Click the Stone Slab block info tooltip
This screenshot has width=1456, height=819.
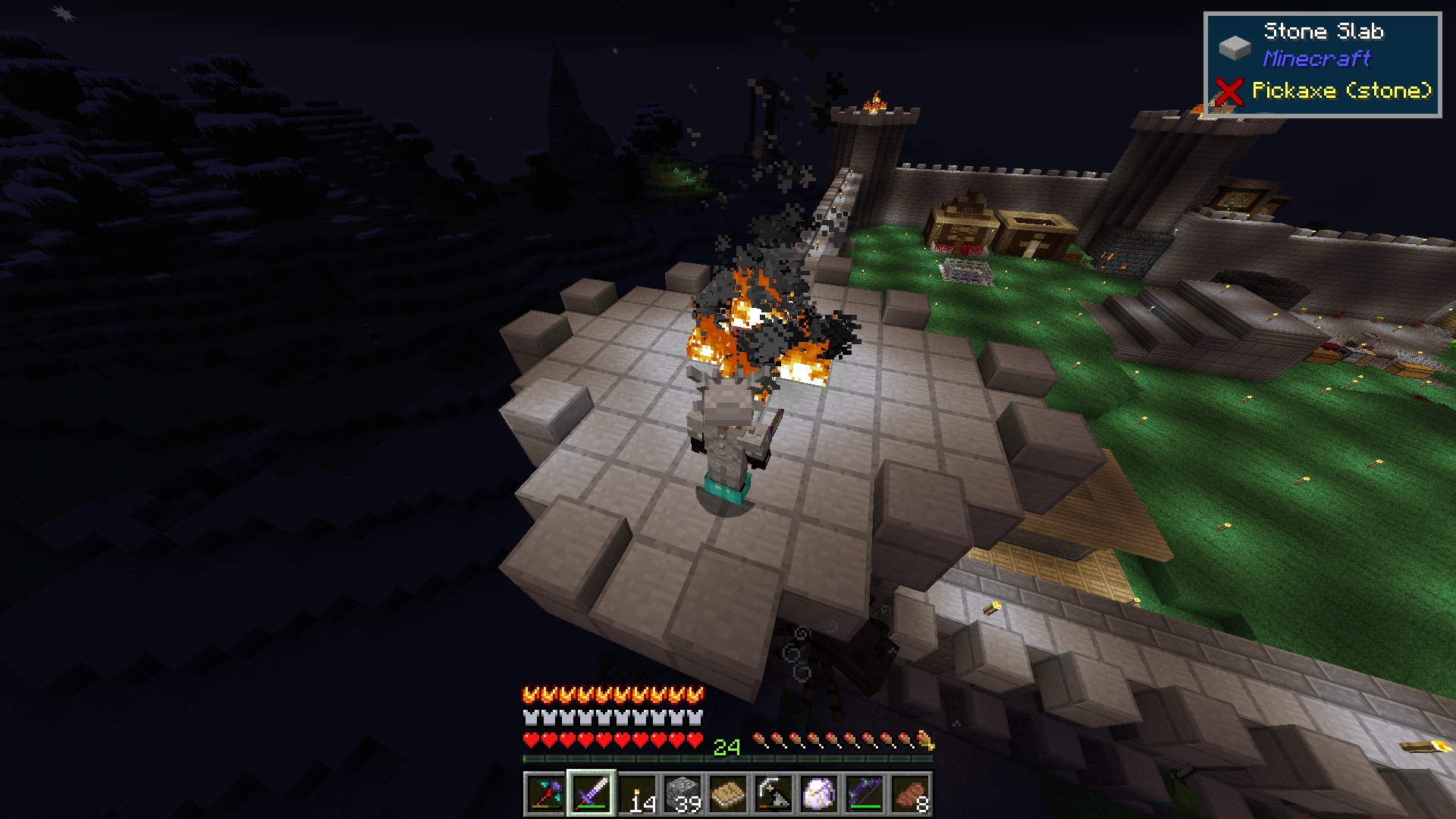(x=1322, y=64)
